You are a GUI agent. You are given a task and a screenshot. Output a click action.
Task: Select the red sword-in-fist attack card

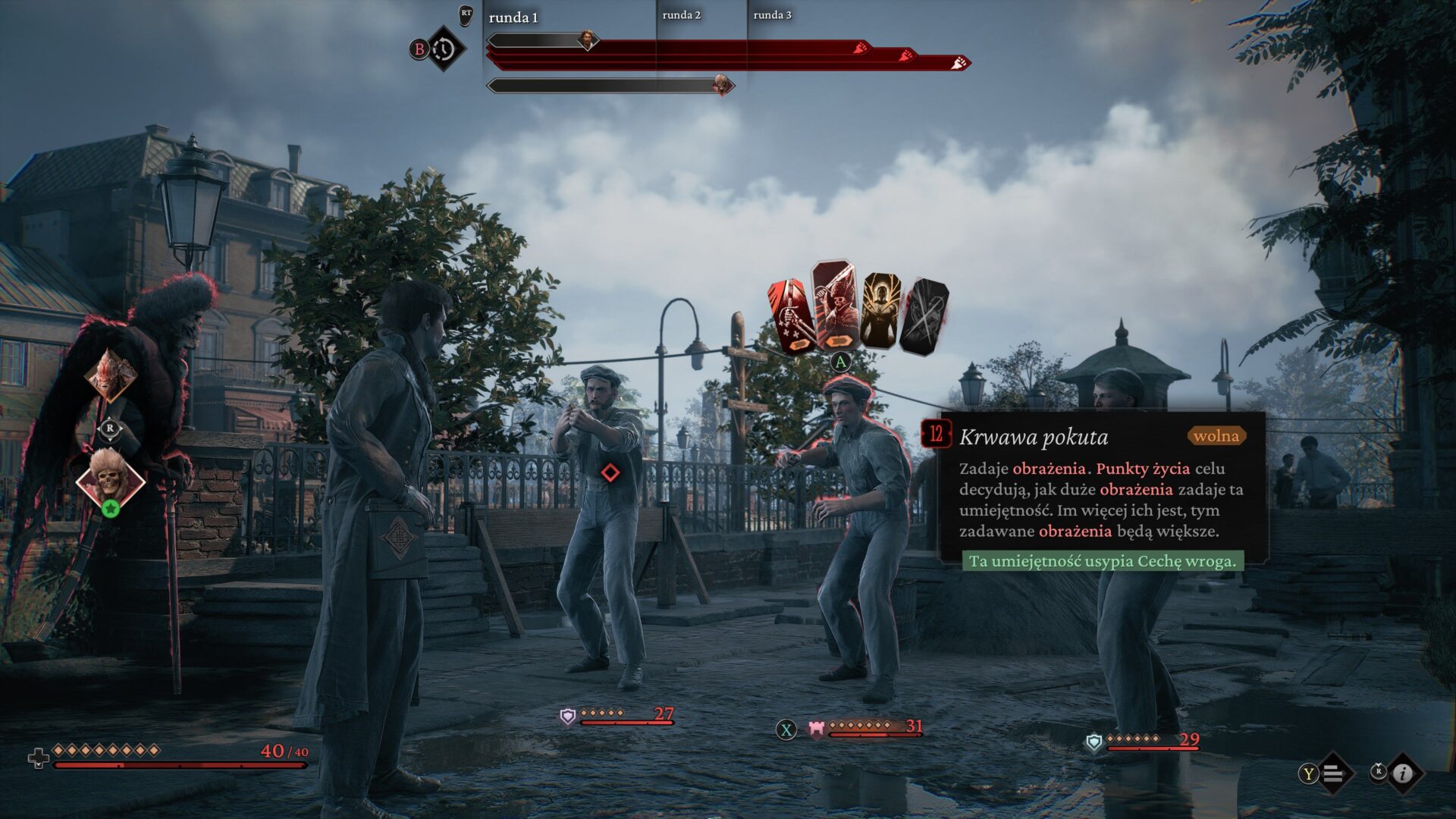point(790,316)
